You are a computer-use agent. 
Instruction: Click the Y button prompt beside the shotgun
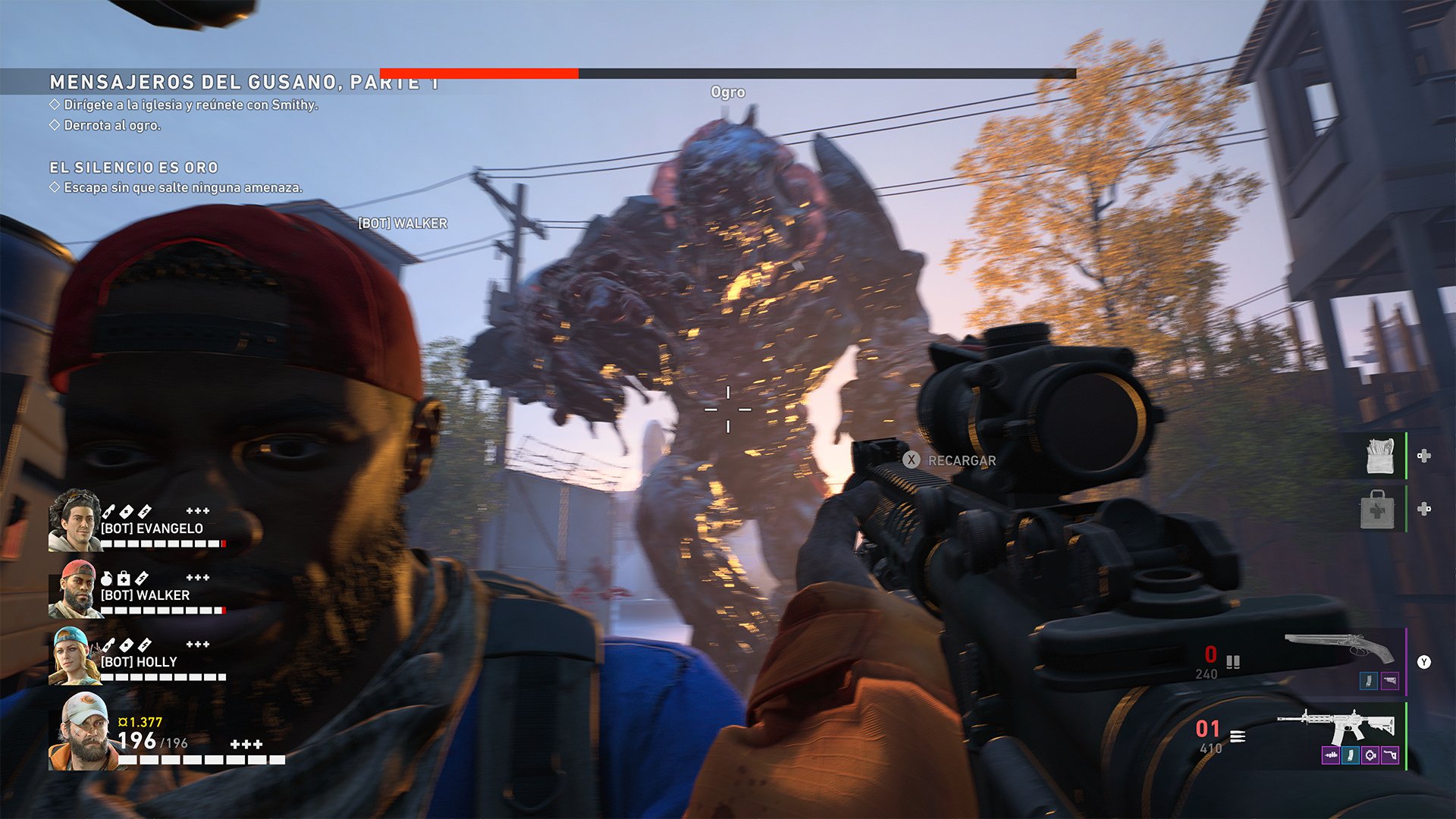[x=1424, y=661]
